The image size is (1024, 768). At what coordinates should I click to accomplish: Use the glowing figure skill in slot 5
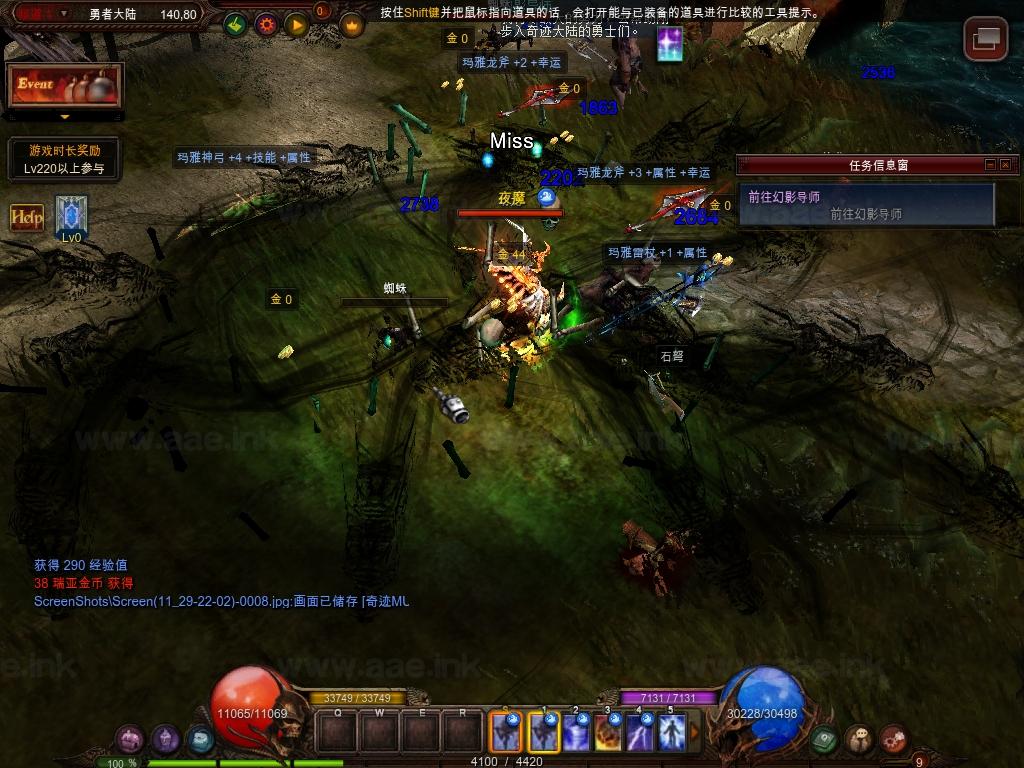click(x=671, y=733)
